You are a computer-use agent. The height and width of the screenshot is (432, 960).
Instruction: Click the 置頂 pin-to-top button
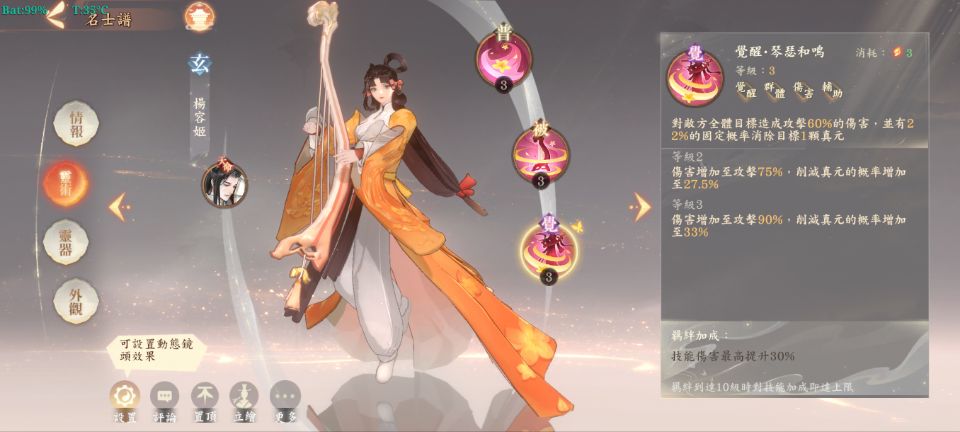pyautogui.click(x=205, y=397)
